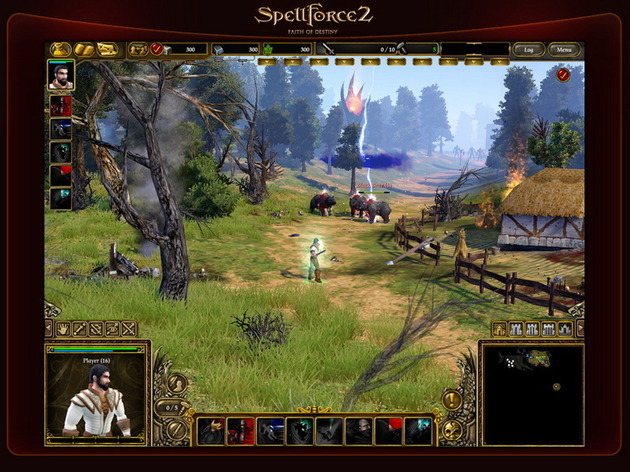Open the building icon above the minimap
The height and width of the screenshot is (472, 630).
click(501, 328)
